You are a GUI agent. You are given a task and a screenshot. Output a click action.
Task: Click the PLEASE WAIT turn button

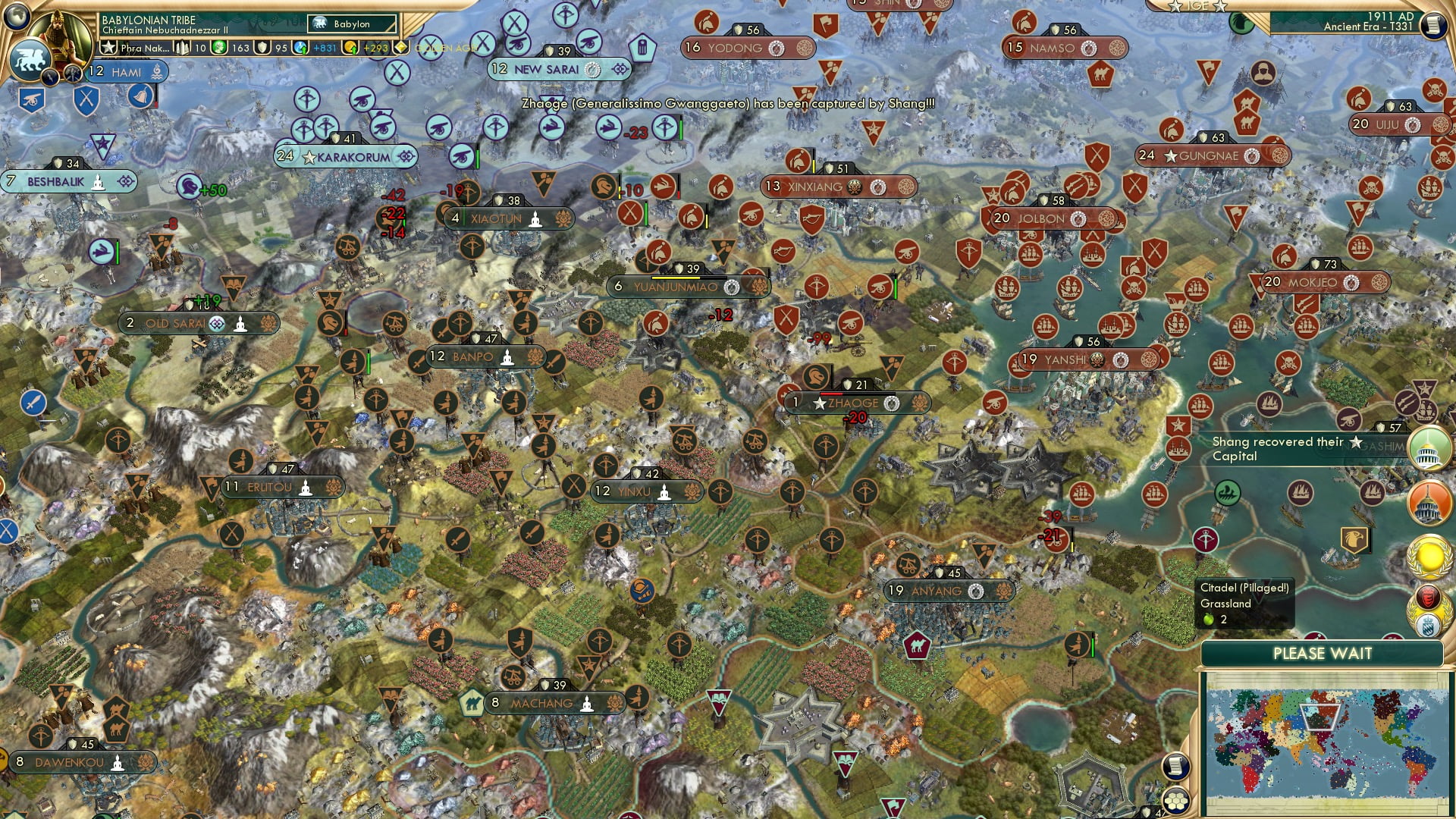point(1322,654)
